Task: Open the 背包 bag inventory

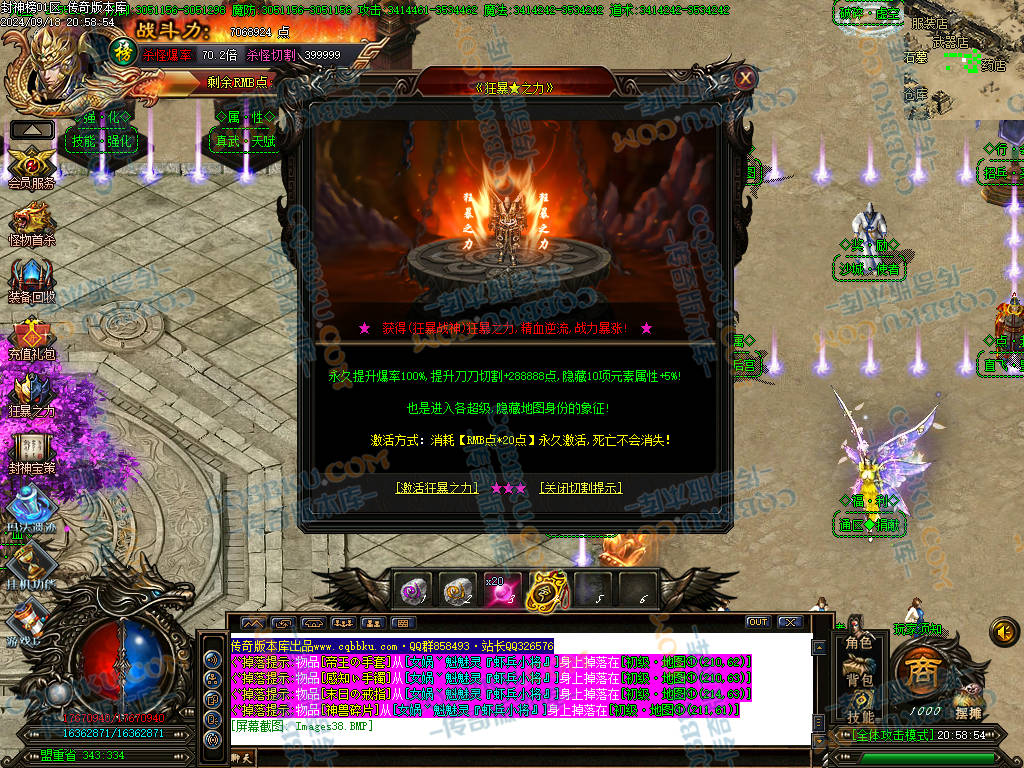Action: tap(859, 679)
